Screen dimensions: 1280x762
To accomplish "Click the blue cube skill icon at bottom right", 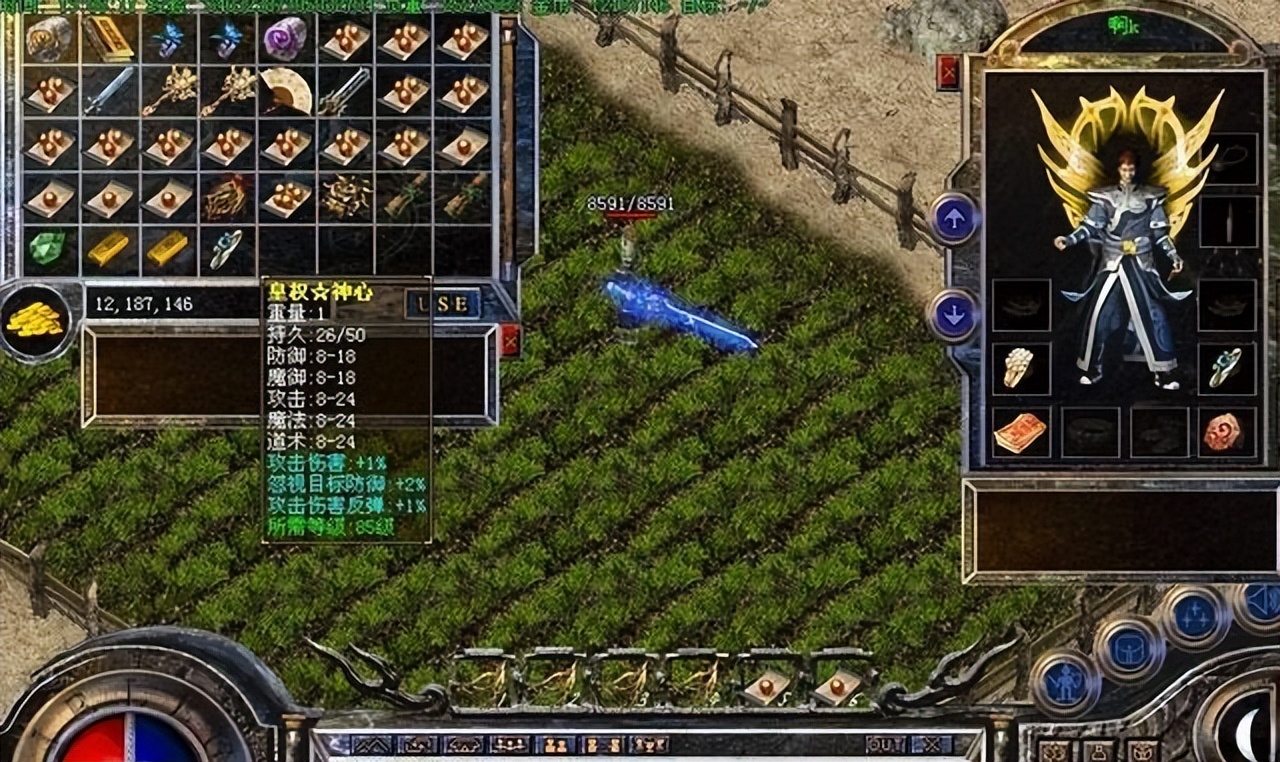I will [1128, 648].
